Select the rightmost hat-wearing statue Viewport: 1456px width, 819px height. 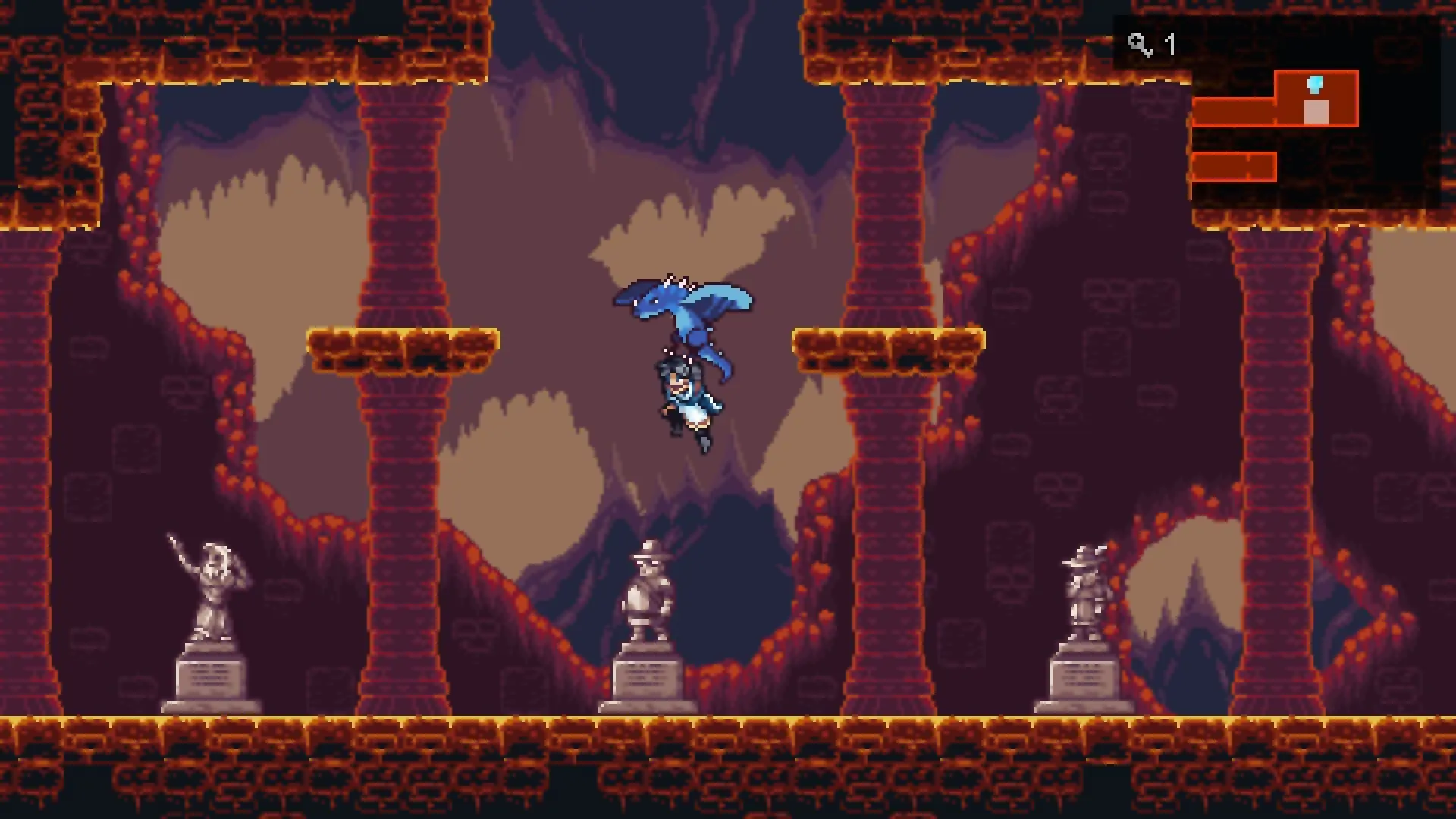1084,584
